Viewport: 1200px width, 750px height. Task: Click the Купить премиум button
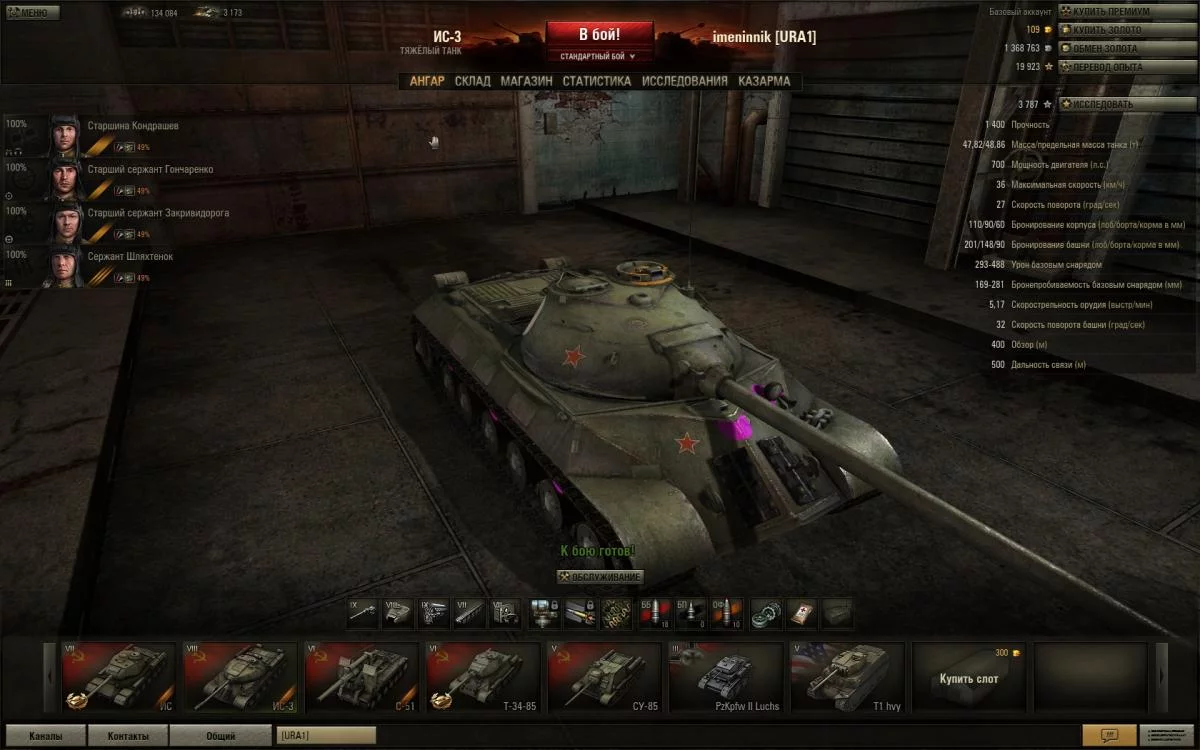click(1112, 11)
